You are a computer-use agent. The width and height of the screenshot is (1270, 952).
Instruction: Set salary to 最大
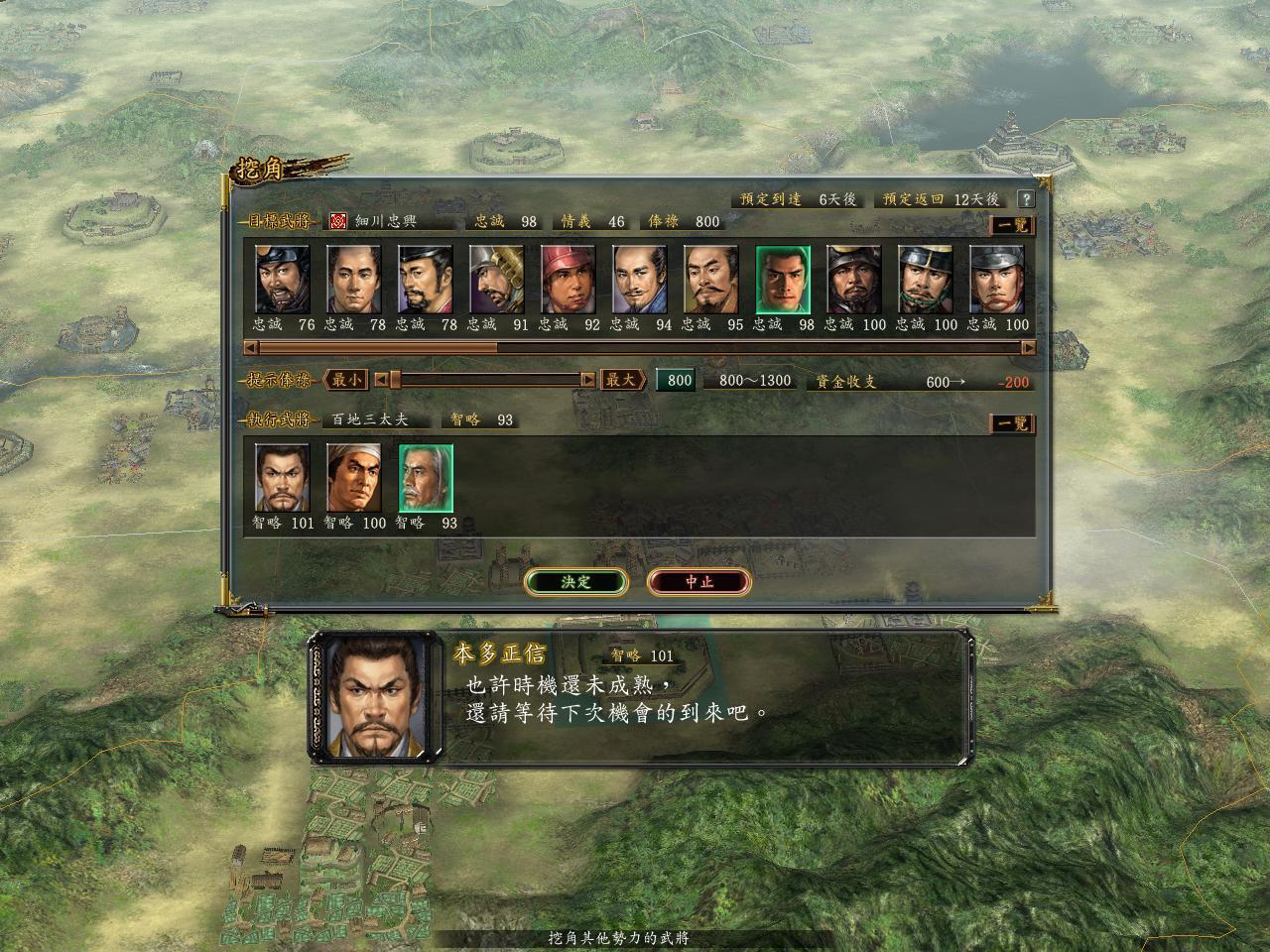622,380
